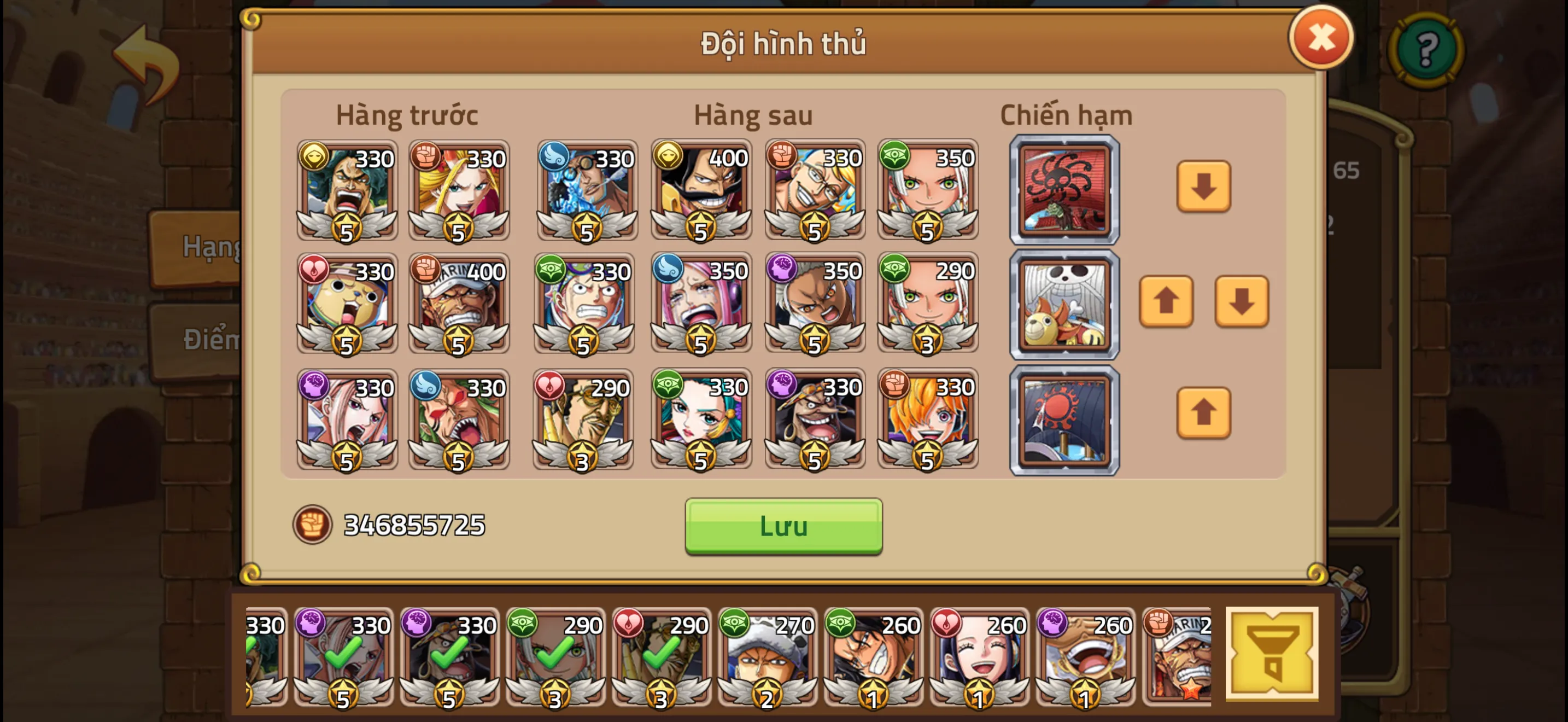Screen dimensions: 1568x722
Task: Move the red sun emblem warship up
Action: 1203,413
